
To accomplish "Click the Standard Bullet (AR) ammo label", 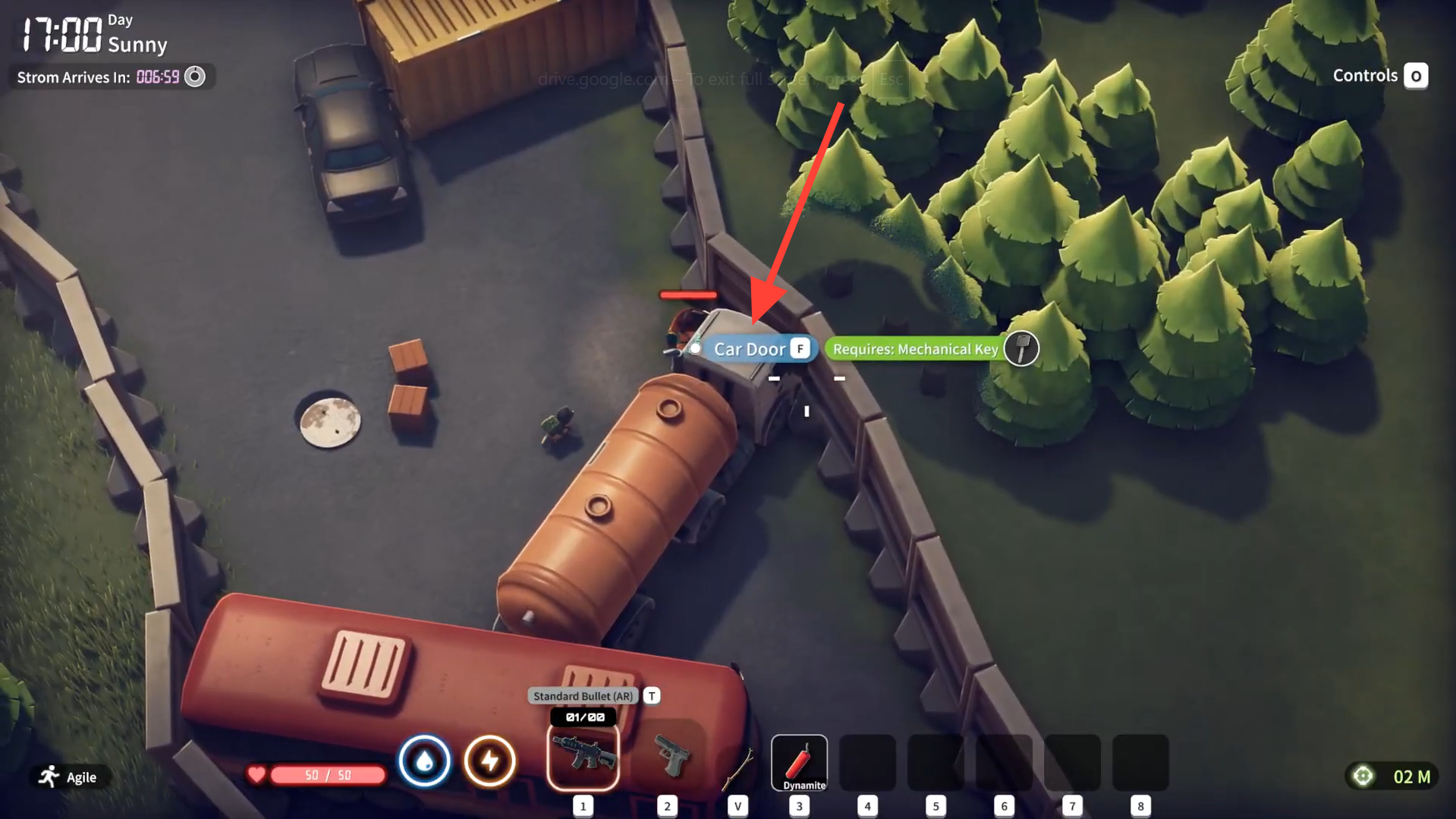I will coord(583,696).
